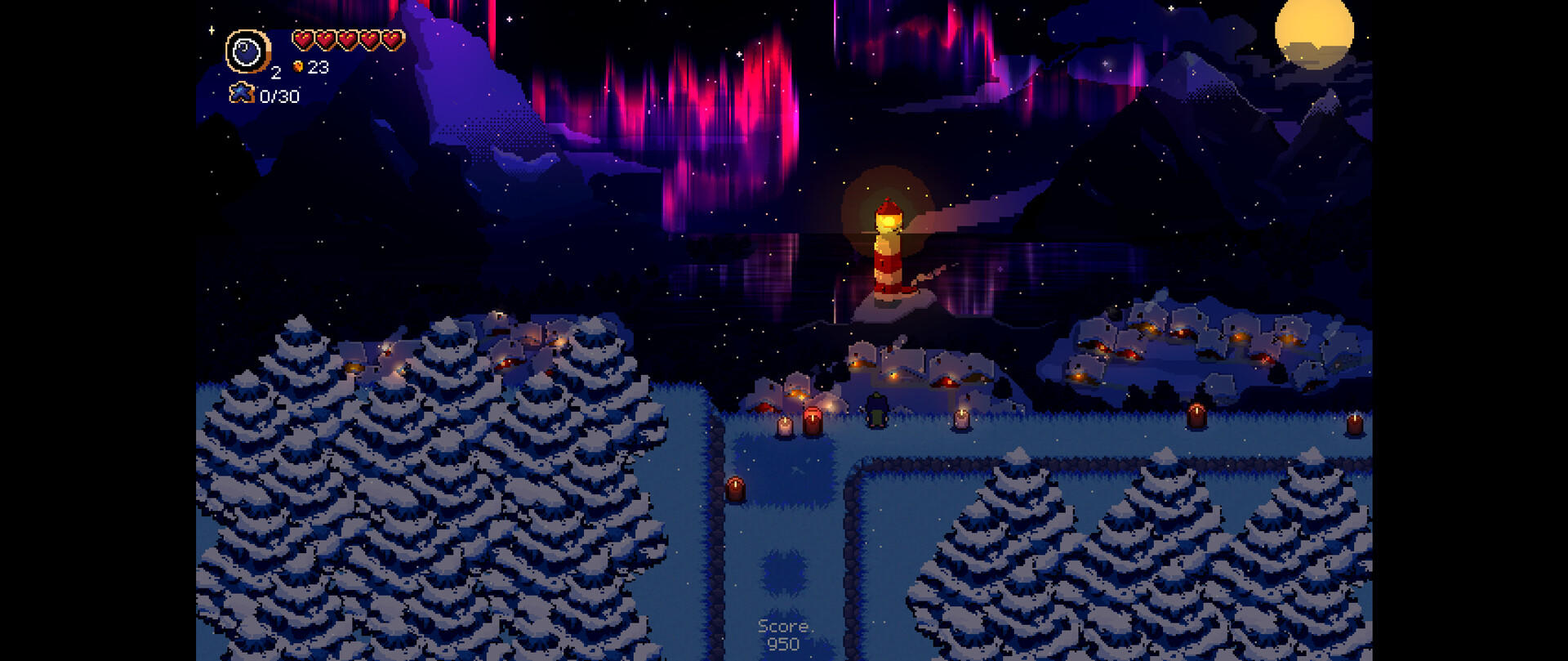Expand the coin total next to the coin icon
The height and width of the screenshot is (661, 1568).
coord(318,68)
